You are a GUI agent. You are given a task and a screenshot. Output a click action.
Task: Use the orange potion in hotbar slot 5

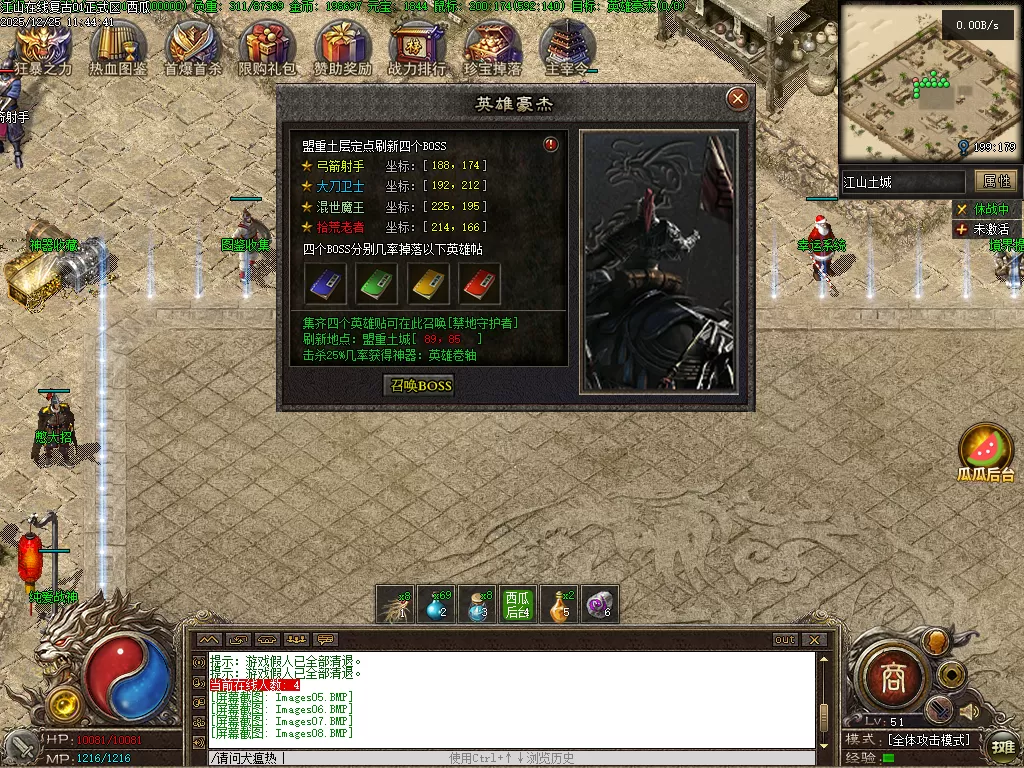559,605
